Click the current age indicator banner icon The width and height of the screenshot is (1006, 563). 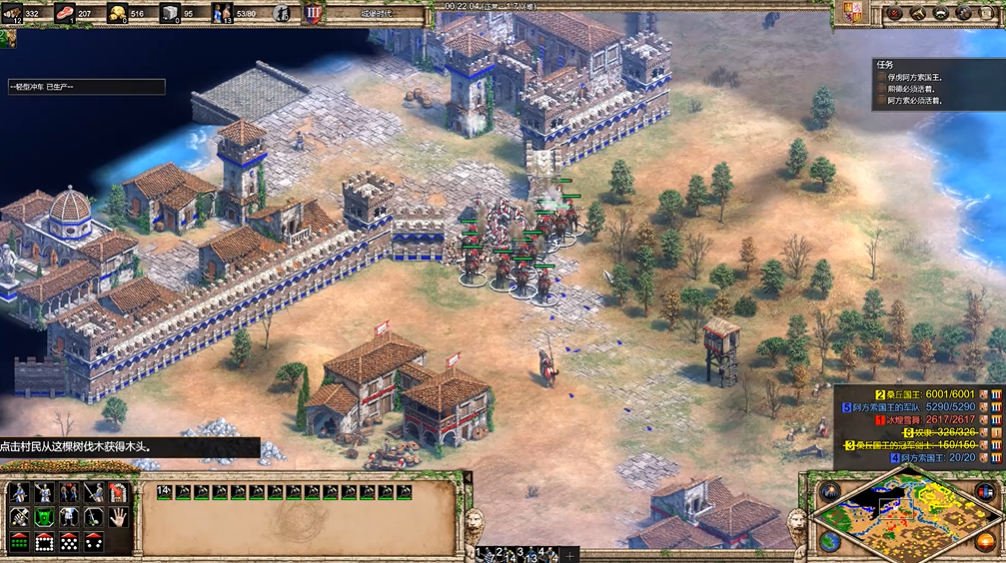tap(314, 13)
